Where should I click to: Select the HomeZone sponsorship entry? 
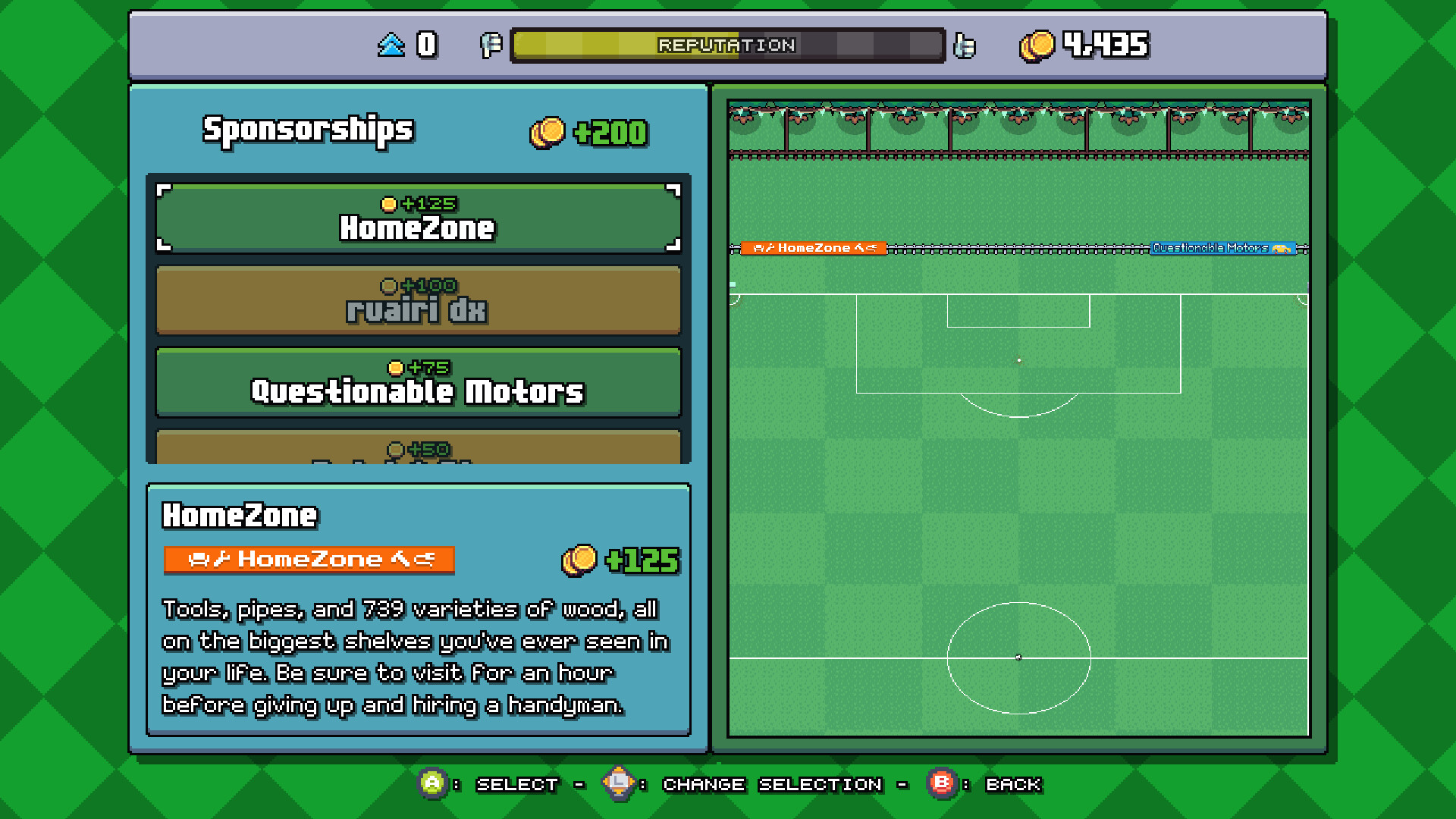[x=419, y=219]
